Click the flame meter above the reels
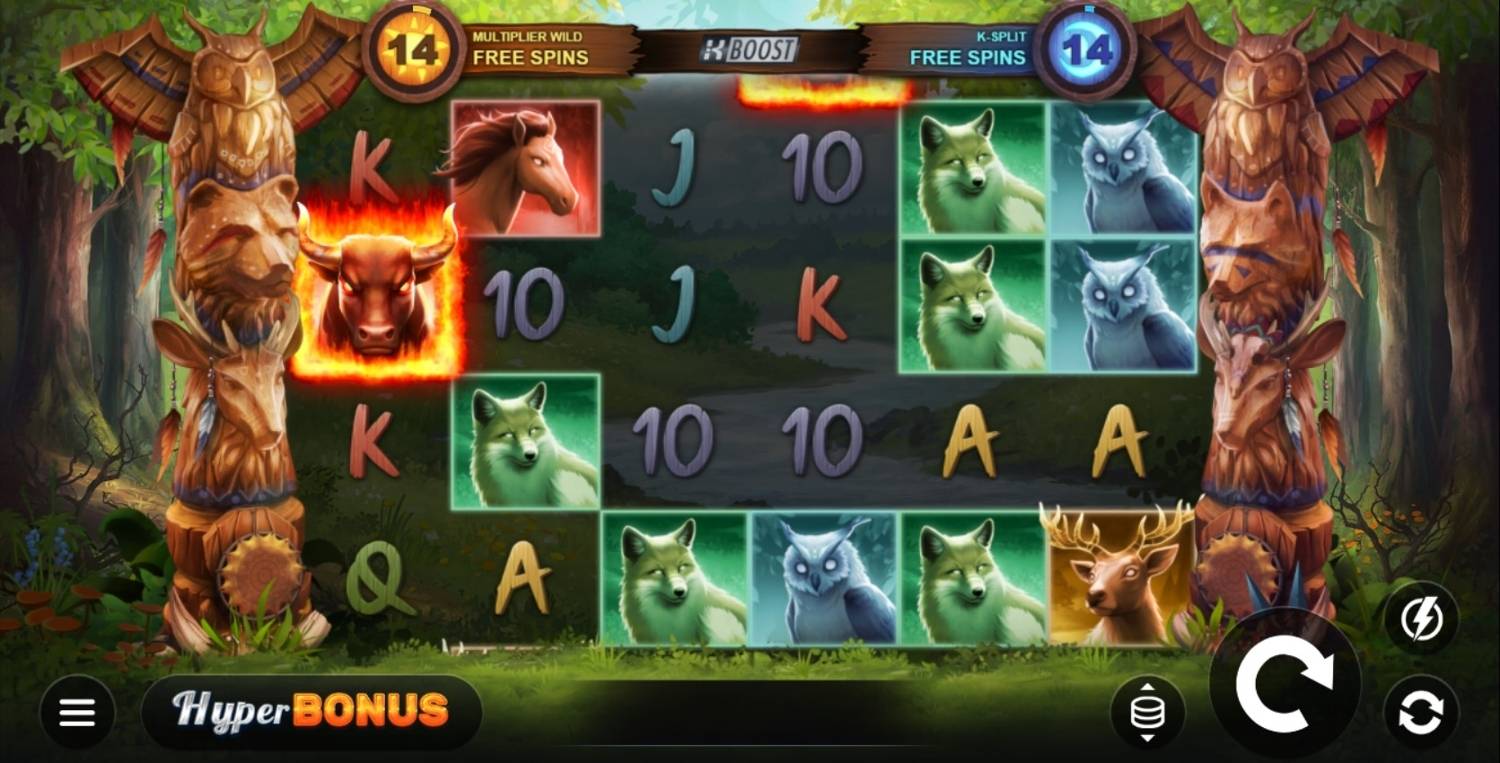Screen dimensions: 1500x763 (820, 92)
